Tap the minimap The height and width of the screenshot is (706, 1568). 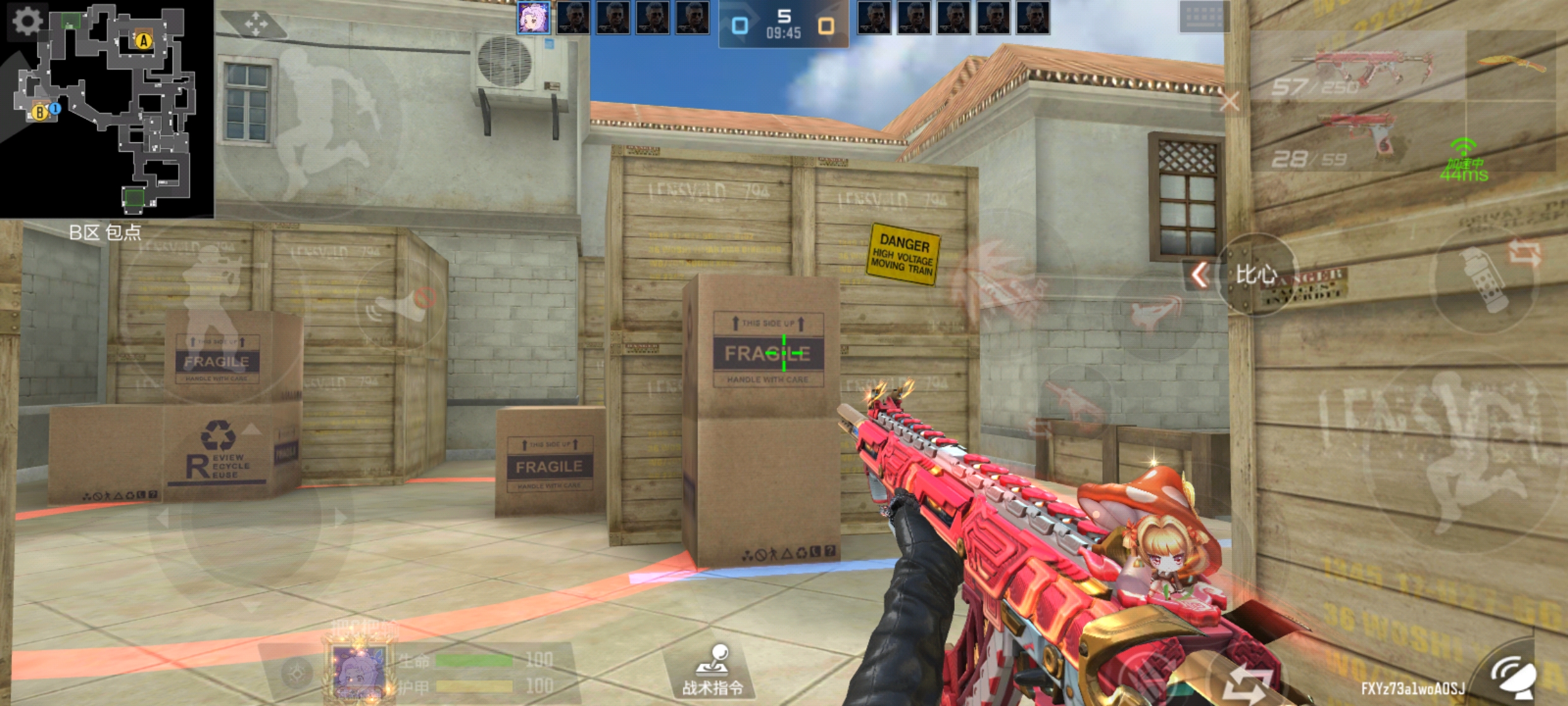click(107, 108)
